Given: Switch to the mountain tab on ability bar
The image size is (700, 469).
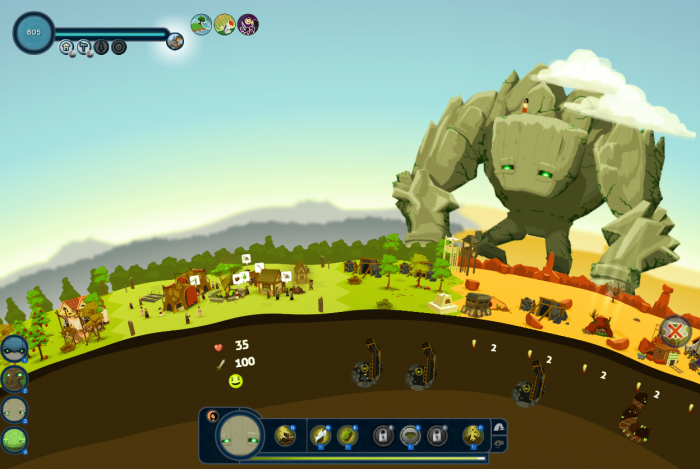Looking at the screenshot, I should pyautogui.click(x=499, y=427).
